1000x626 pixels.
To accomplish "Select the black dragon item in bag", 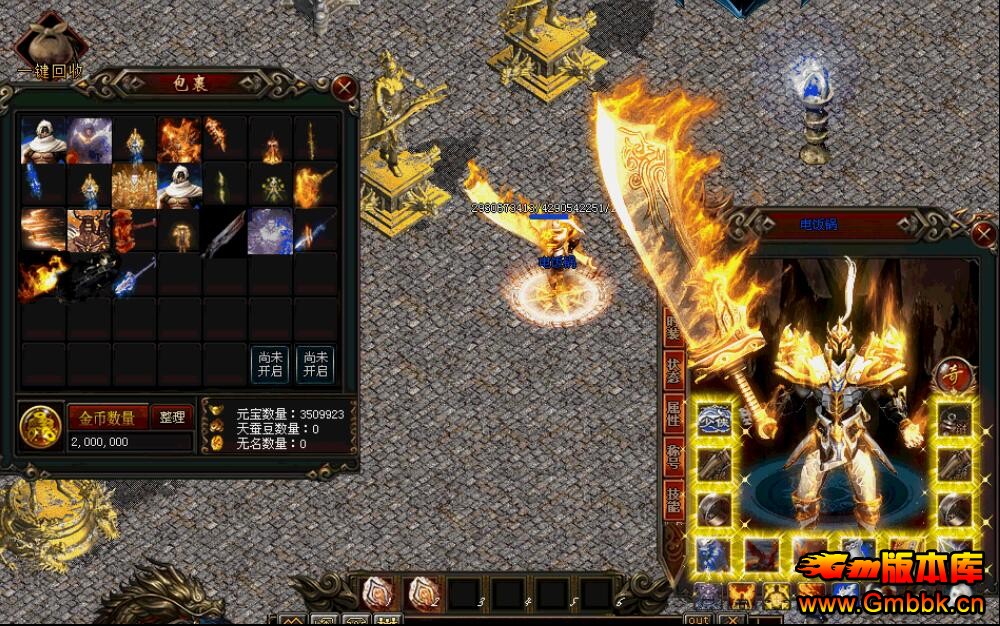I will click(x=89, y=276).
